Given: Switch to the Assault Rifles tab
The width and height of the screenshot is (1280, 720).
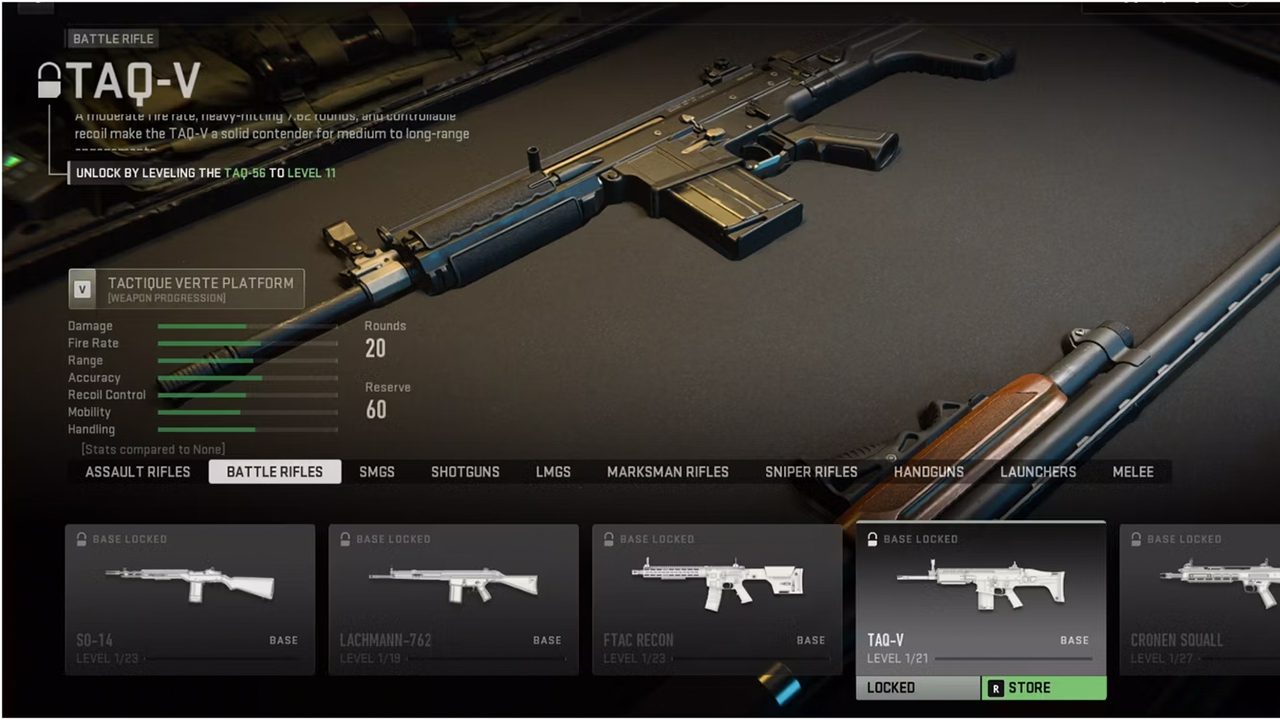Looking at the screenshot, I should tap(138, 472).
